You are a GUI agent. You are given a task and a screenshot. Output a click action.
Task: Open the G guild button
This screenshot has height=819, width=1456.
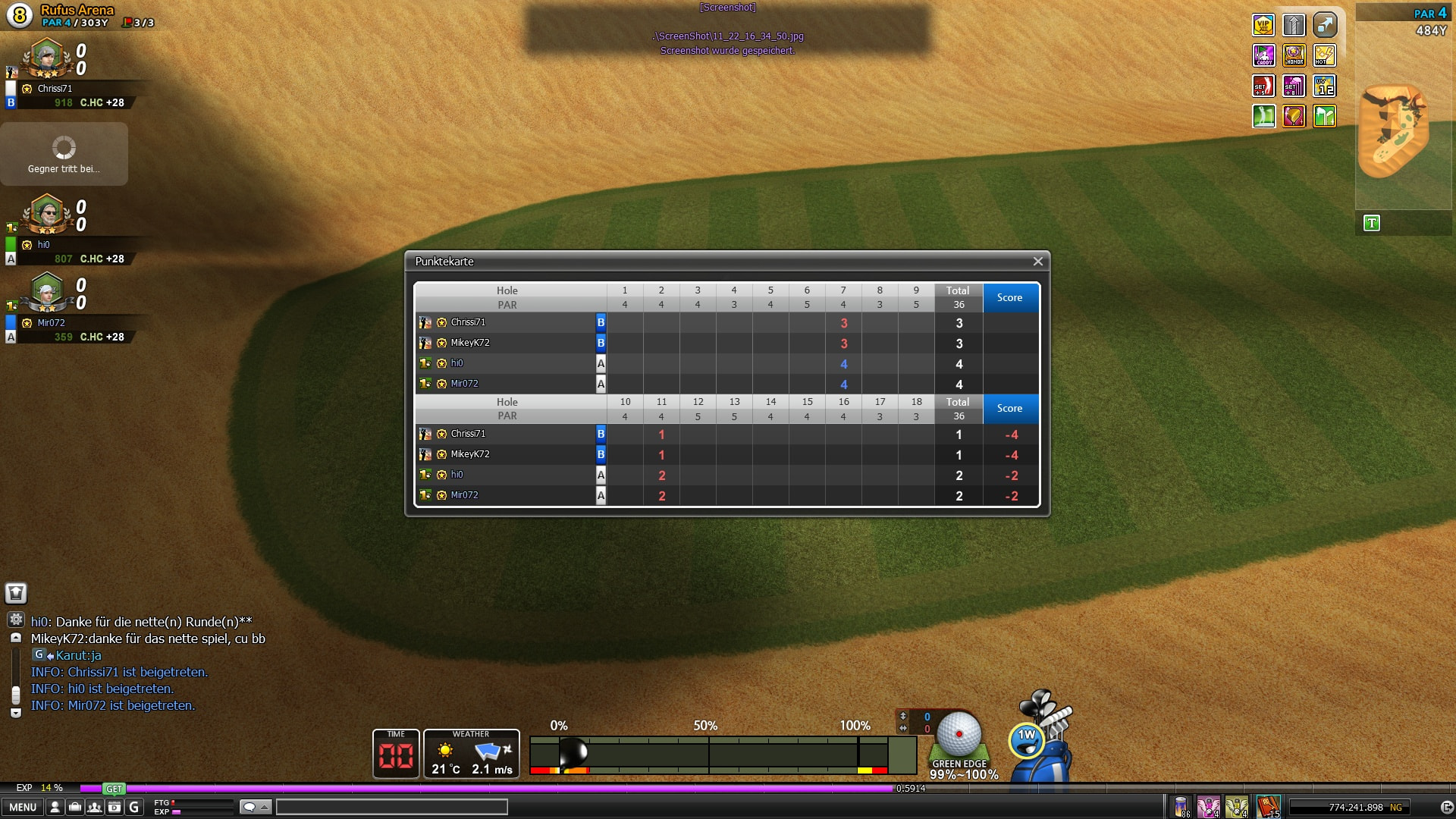[x=134, y=808]
